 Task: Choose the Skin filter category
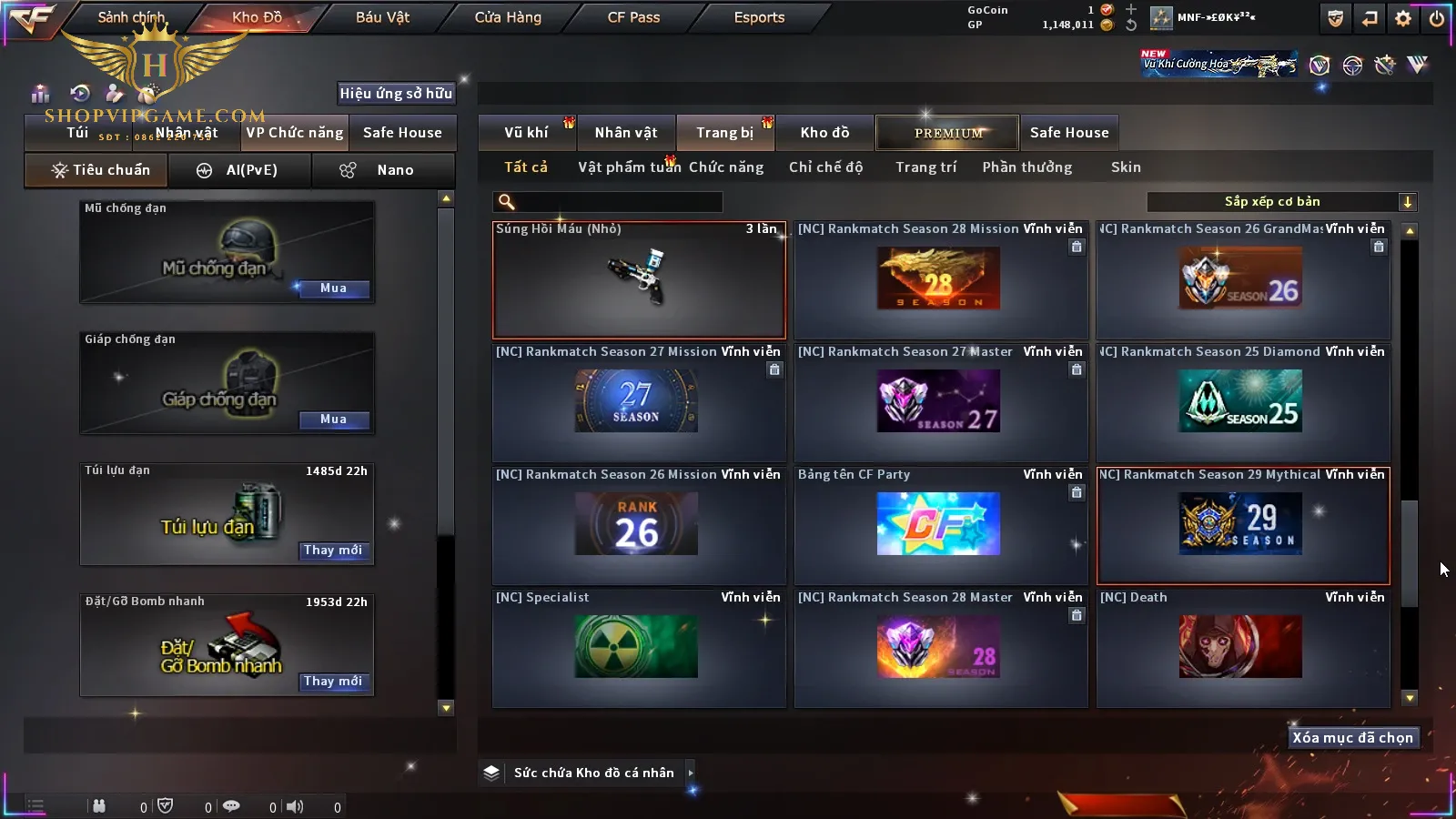[1126, 167]
